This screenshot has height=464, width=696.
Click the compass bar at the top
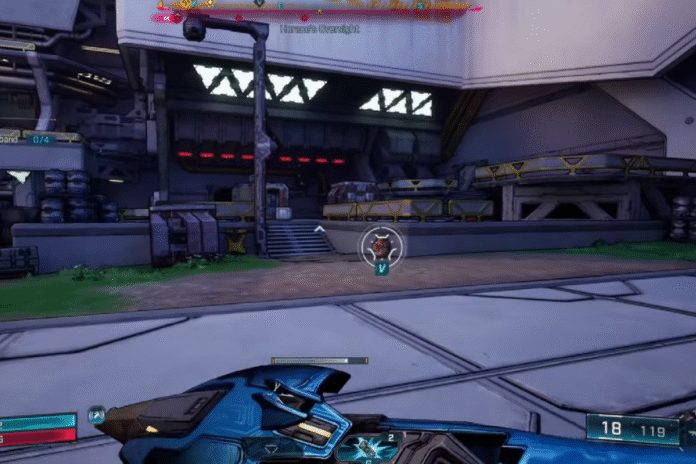pos(315,7)
